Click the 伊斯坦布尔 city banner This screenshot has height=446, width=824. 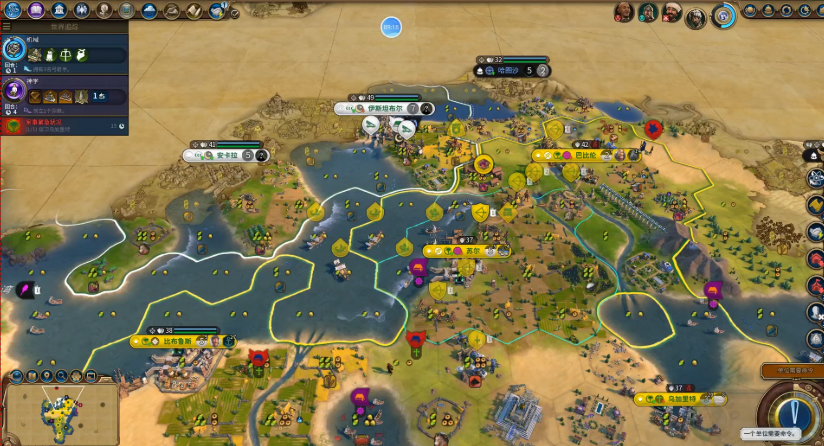[384, 108]
